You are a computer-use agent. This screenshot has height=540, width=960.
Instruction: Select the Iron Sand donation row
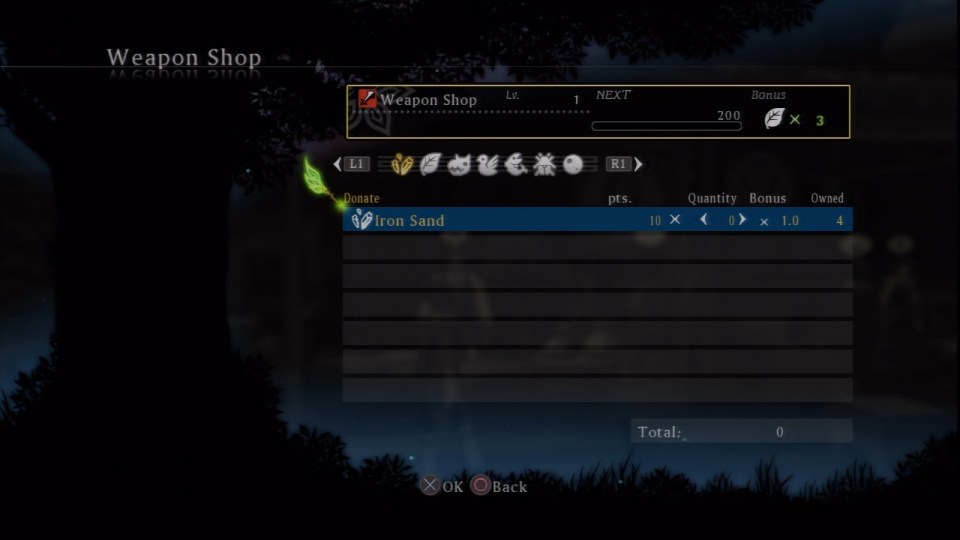click(x=500, y=220)
